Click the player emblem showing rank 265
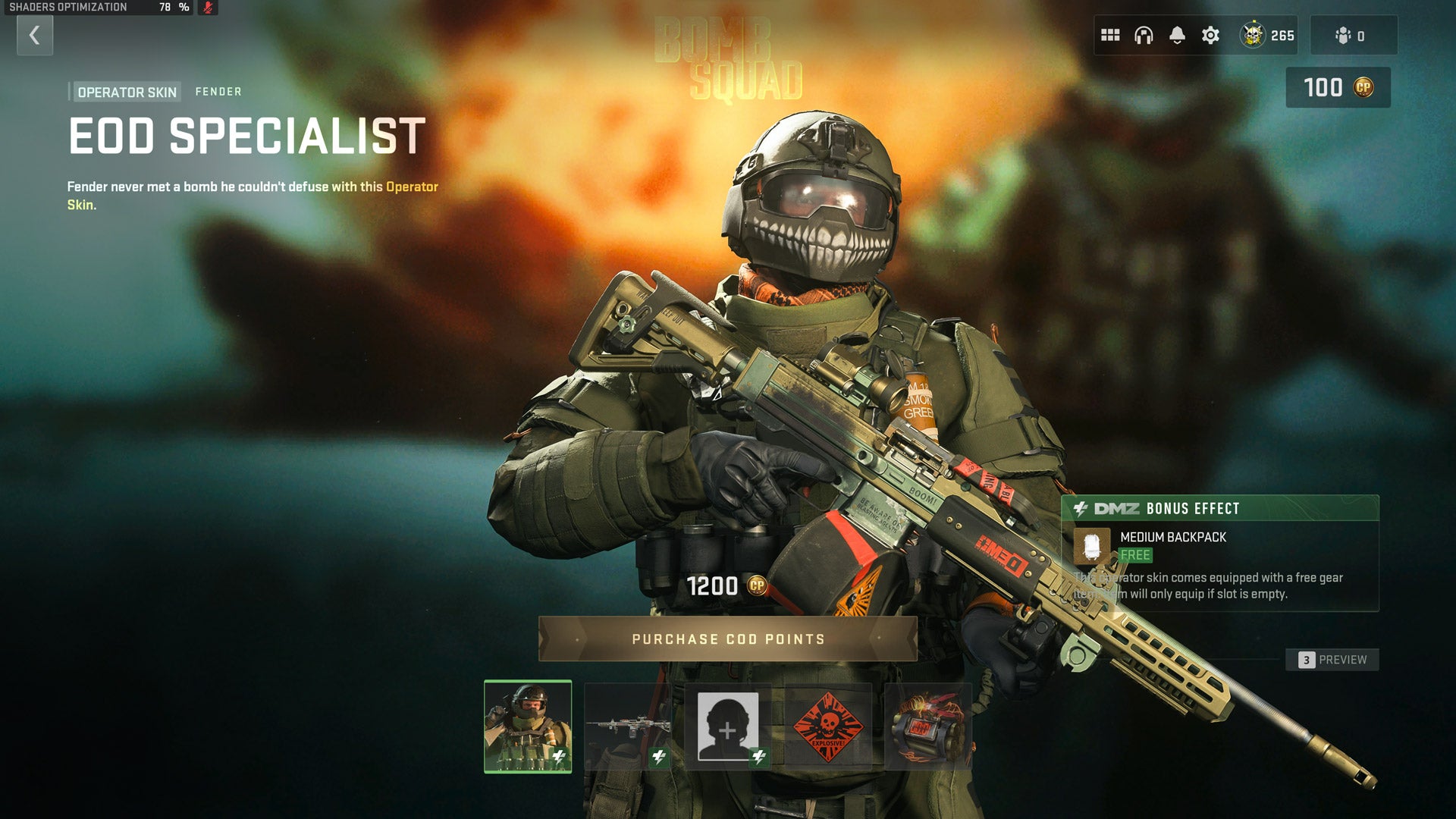1456x819 pixels. pyautogui.click(x=1254, y=34)
